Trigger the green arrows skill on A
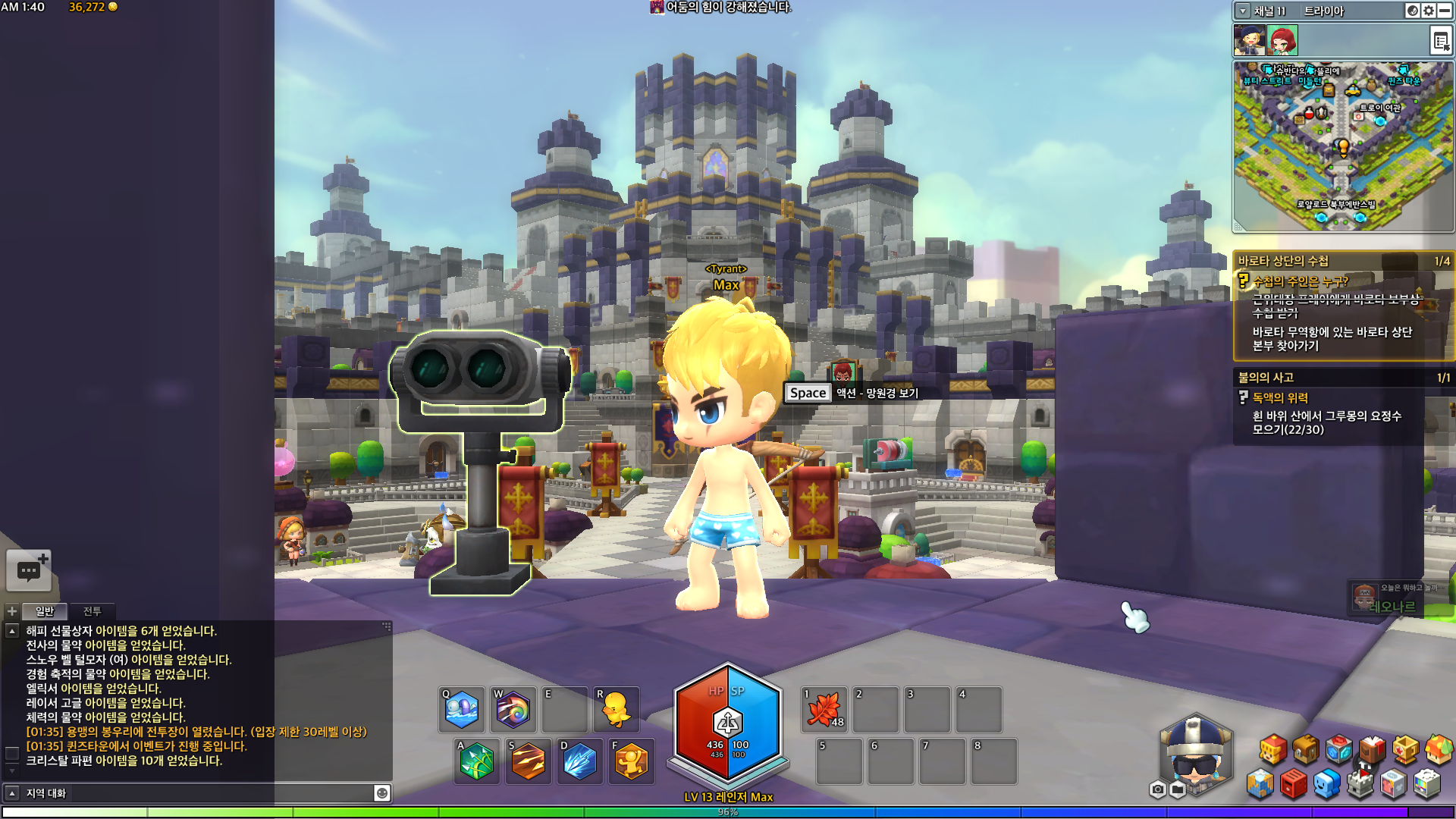The width and height of the screenshot is (1456, 819). tap(476, 761)
